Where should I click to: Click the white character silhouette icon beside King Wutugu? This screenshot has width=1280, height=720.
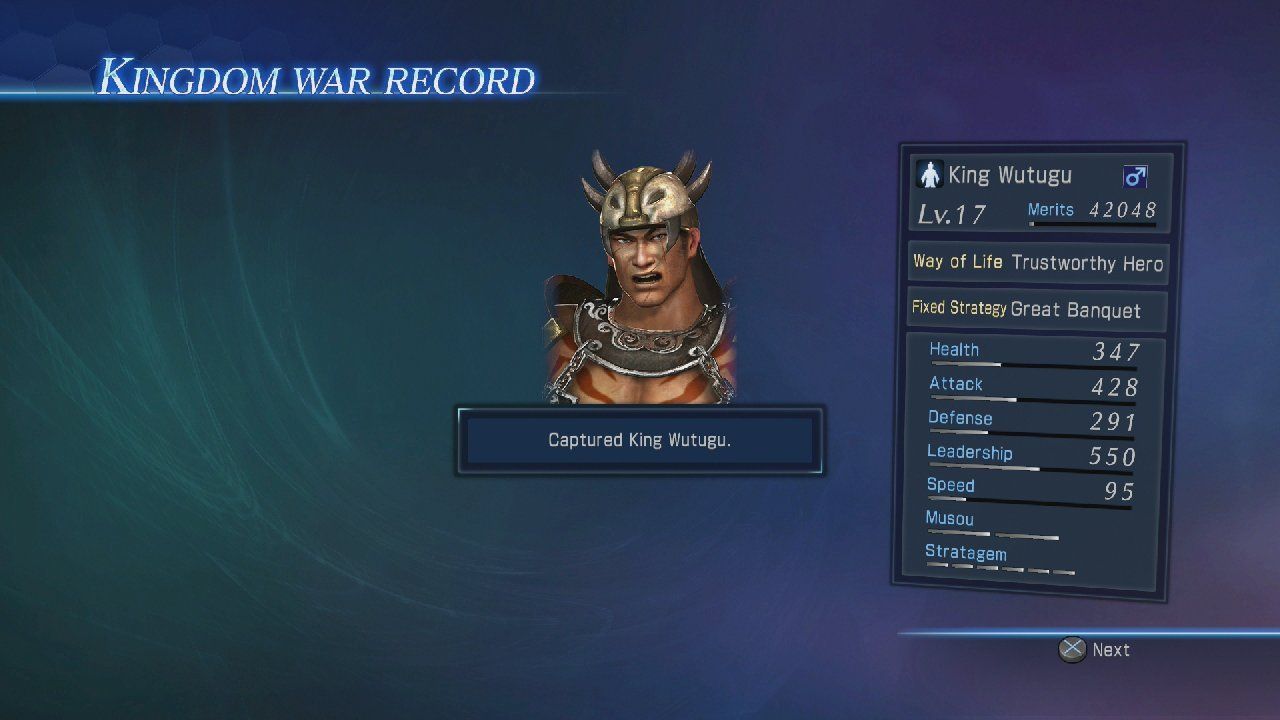click(931, 175)
